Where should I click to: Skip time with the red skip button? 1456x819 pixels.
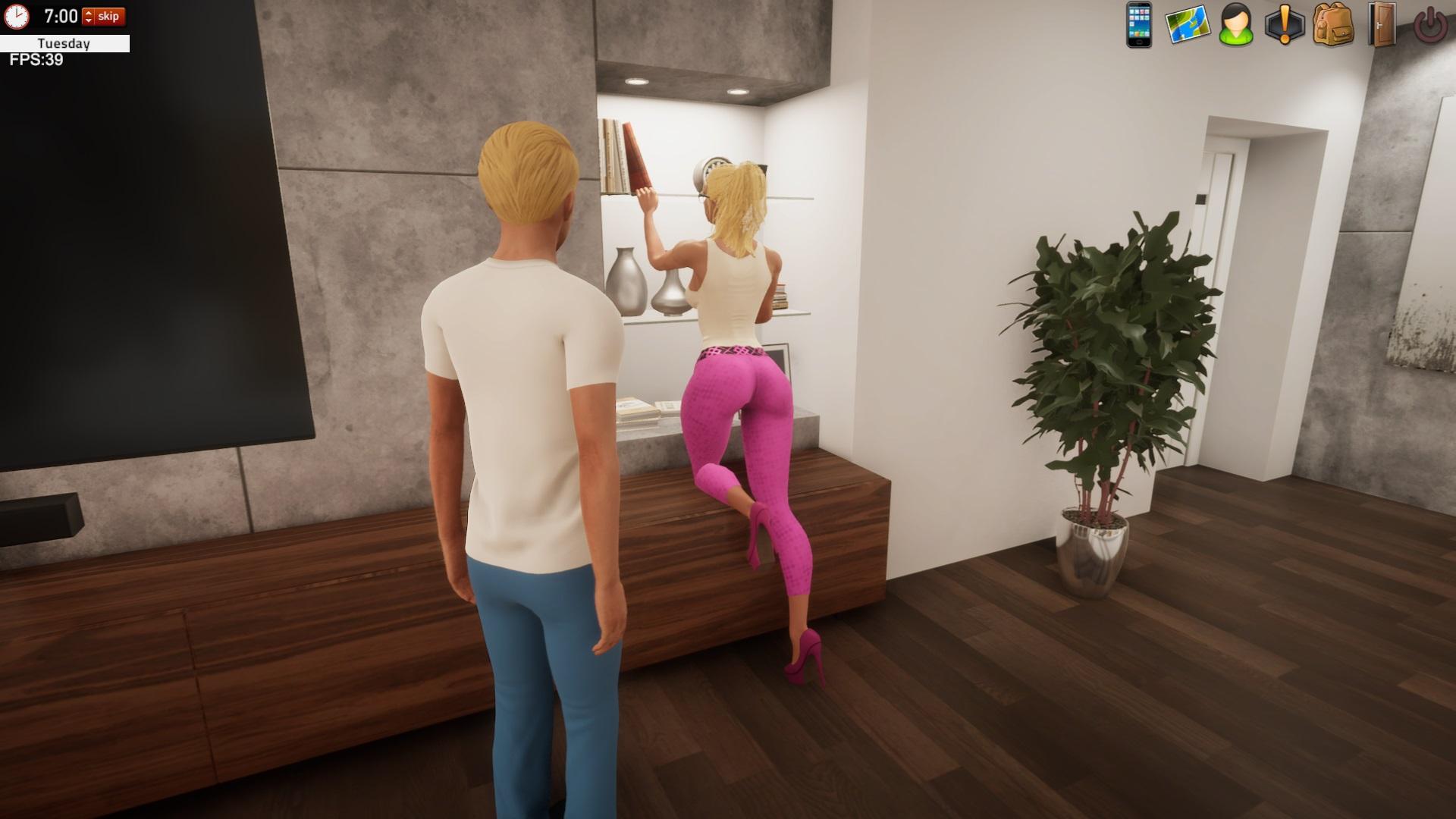point(109,16)
